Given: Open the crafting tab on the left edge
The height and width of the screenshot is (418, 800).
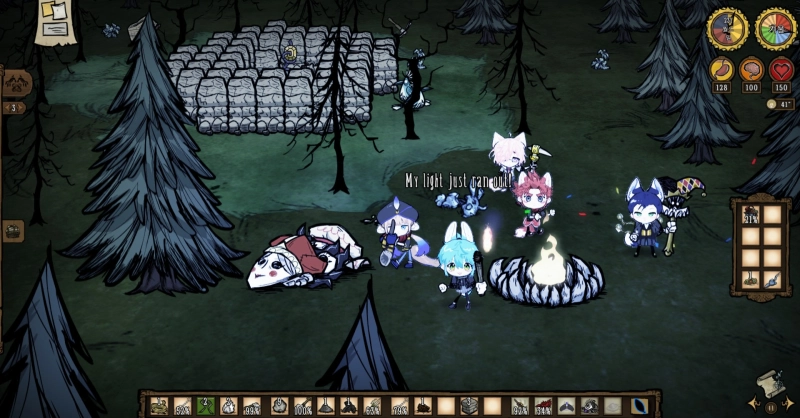Looking at the screenshot, I should [x=16, y=83].
